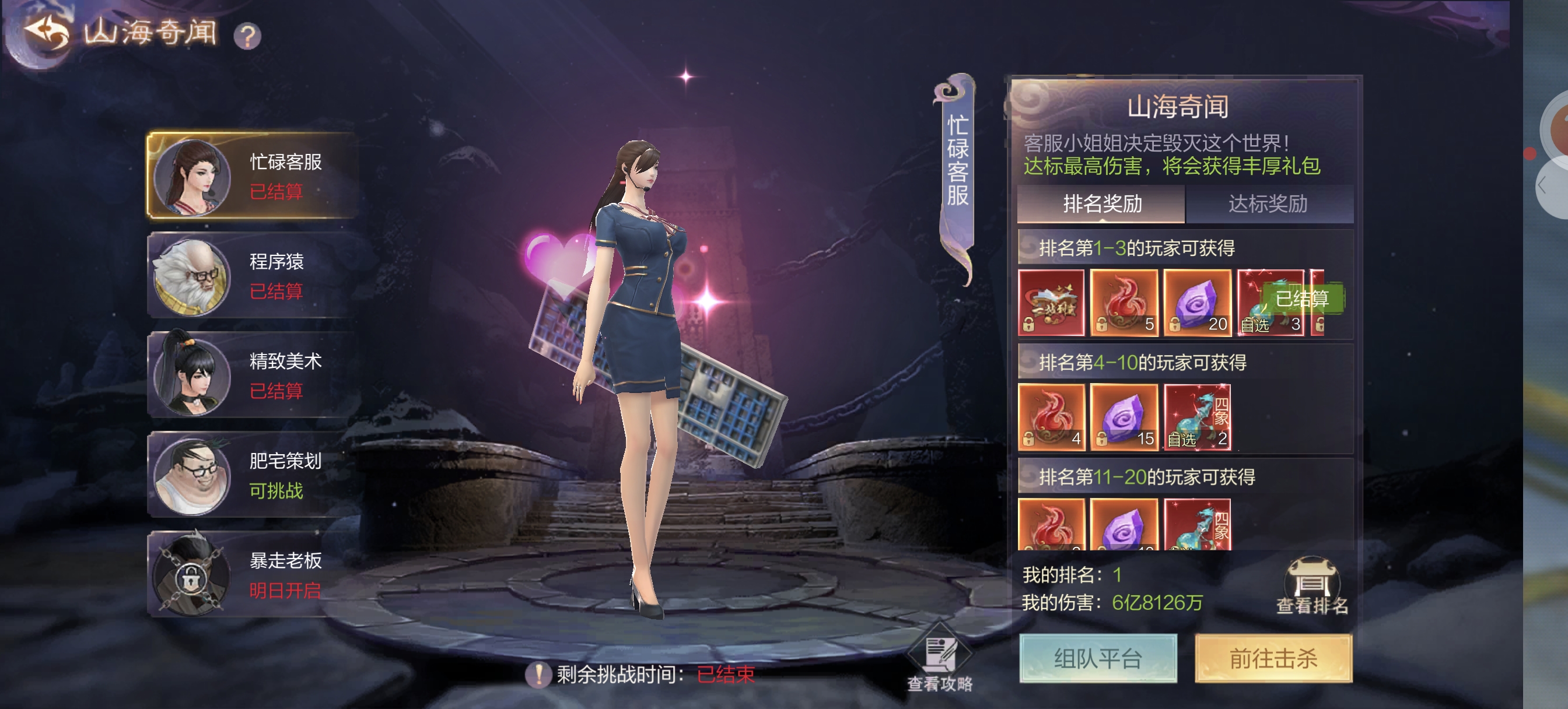Open the question mark help icon
Image resolution: width=1568 pixels, height=709 pixels.
[247, 36]
